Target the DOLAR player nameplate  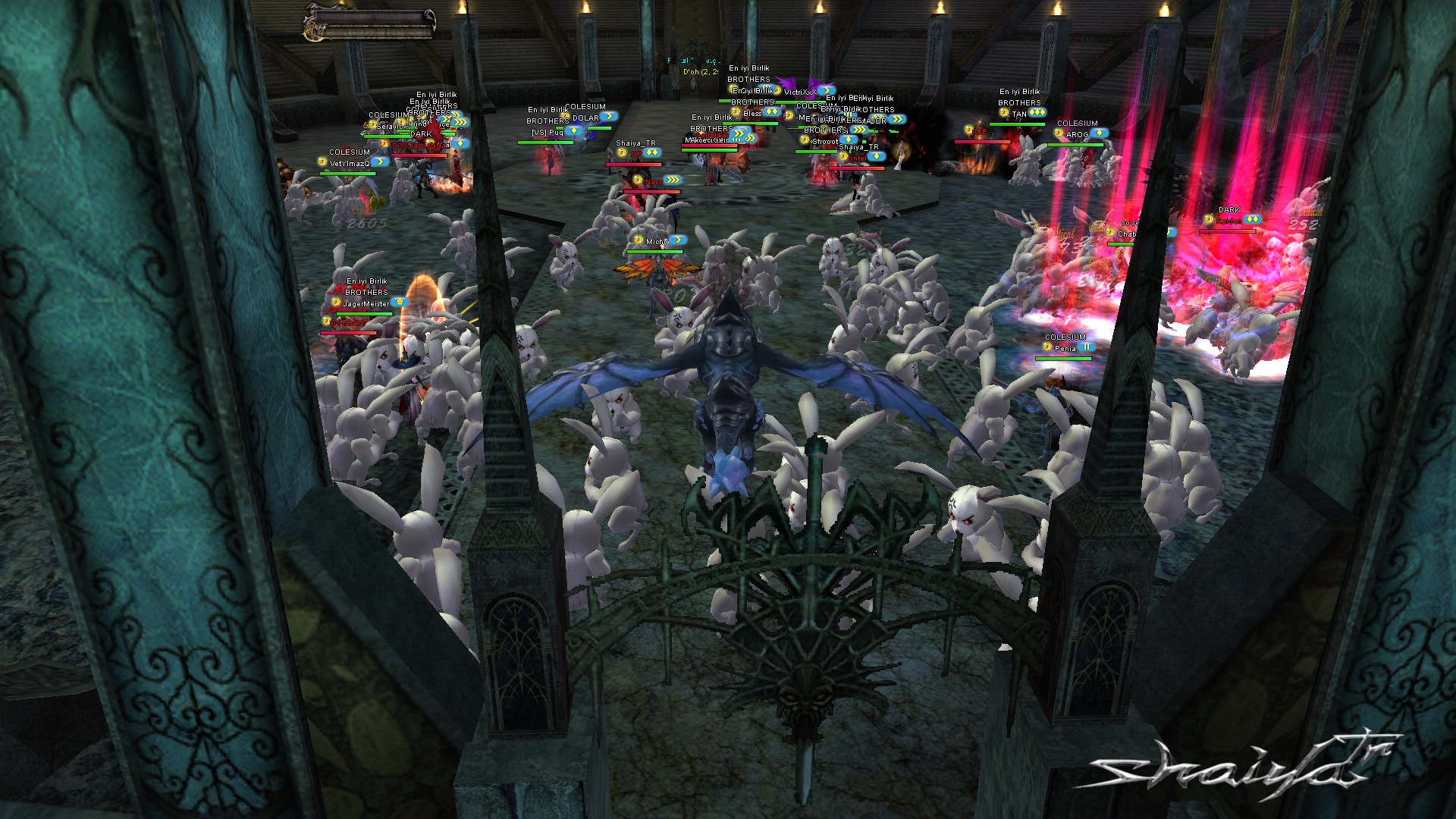click(585, 118)
